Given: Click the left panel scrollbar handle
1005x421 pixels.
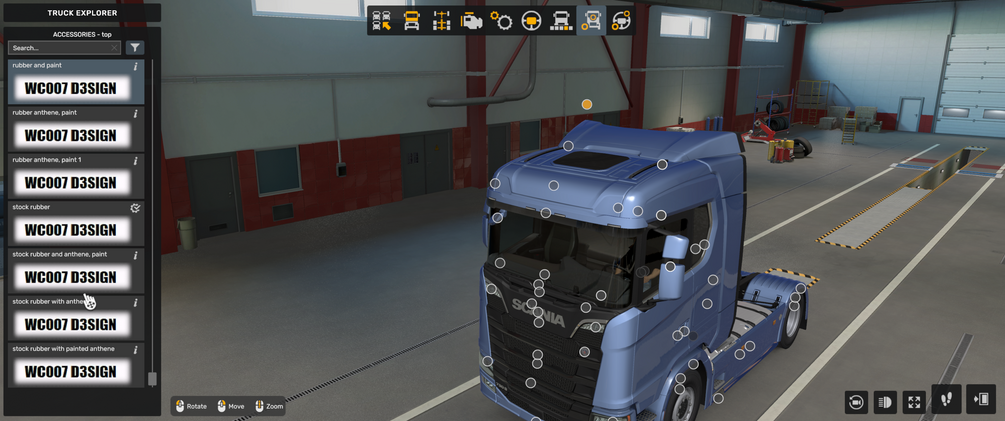Looking at the screenshot, I should point(152,379).
